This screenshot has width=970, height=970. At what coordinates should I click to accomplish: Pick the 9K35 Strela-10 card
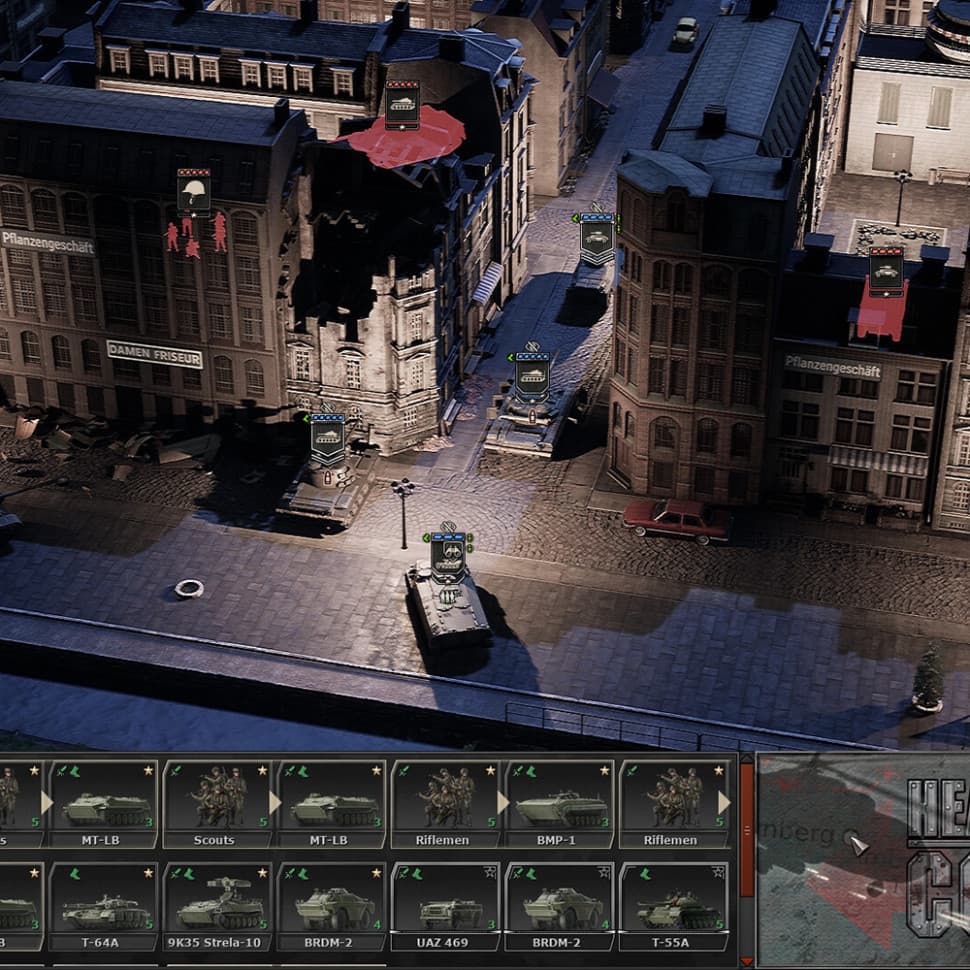coord(216,906)
